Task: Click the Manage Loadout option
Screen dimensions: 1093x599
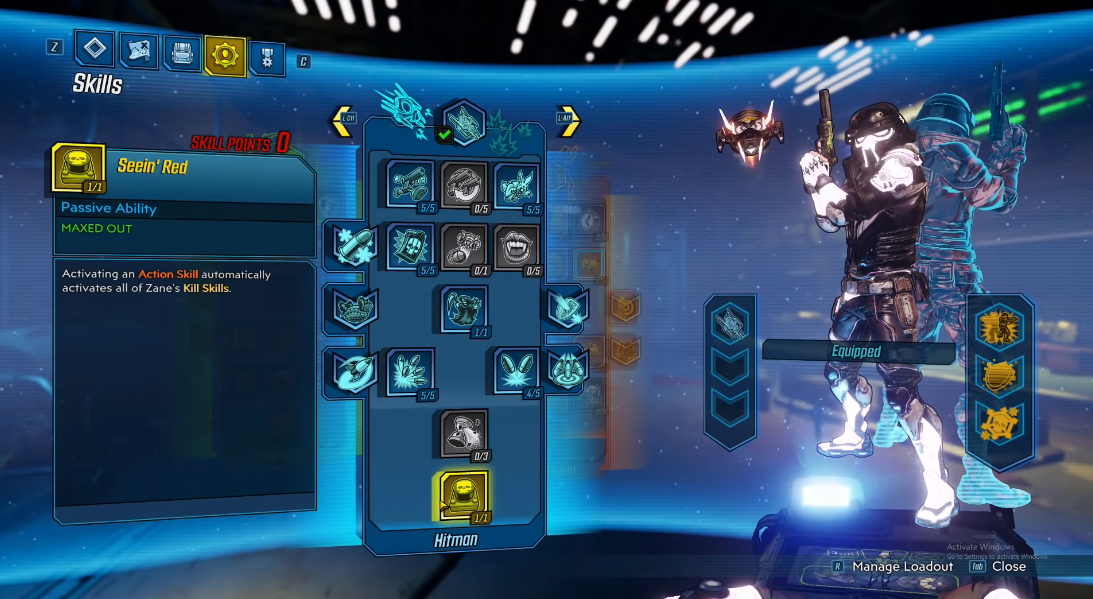Action: [902, 566]
